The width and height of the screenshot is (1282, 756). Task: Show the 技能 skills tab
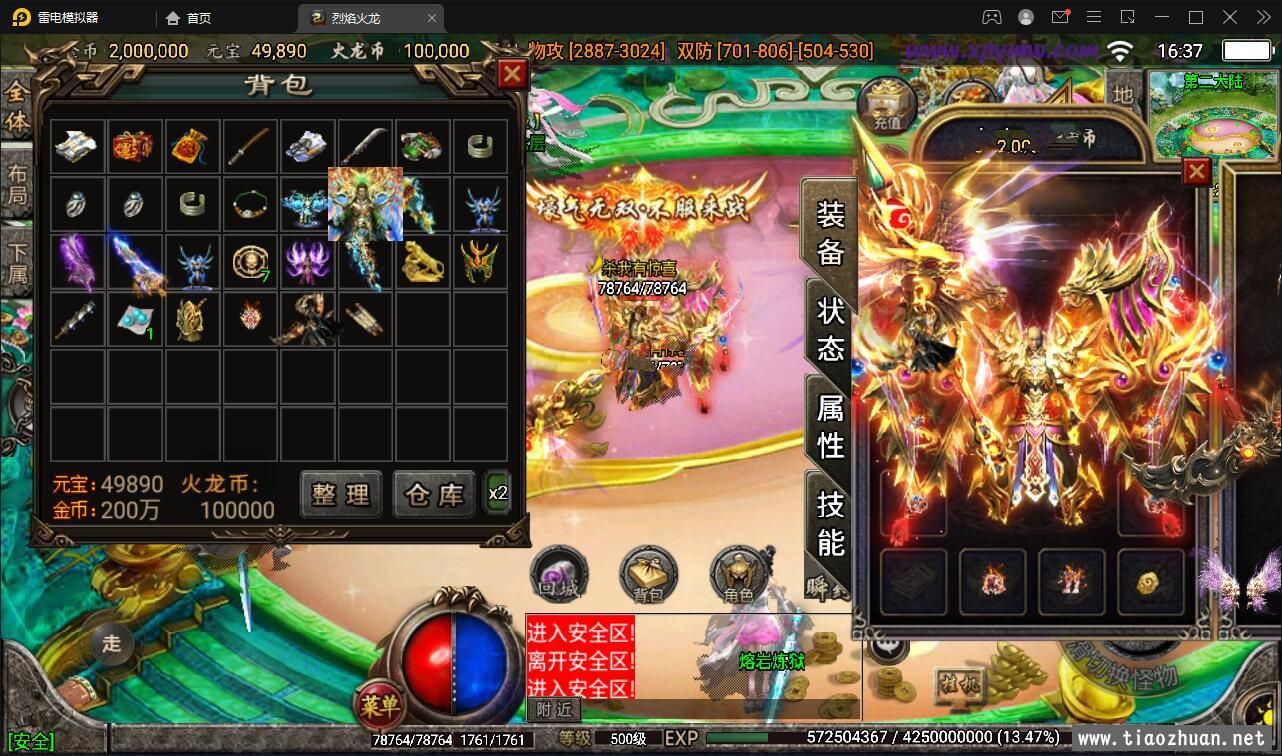tap(830, 522)
